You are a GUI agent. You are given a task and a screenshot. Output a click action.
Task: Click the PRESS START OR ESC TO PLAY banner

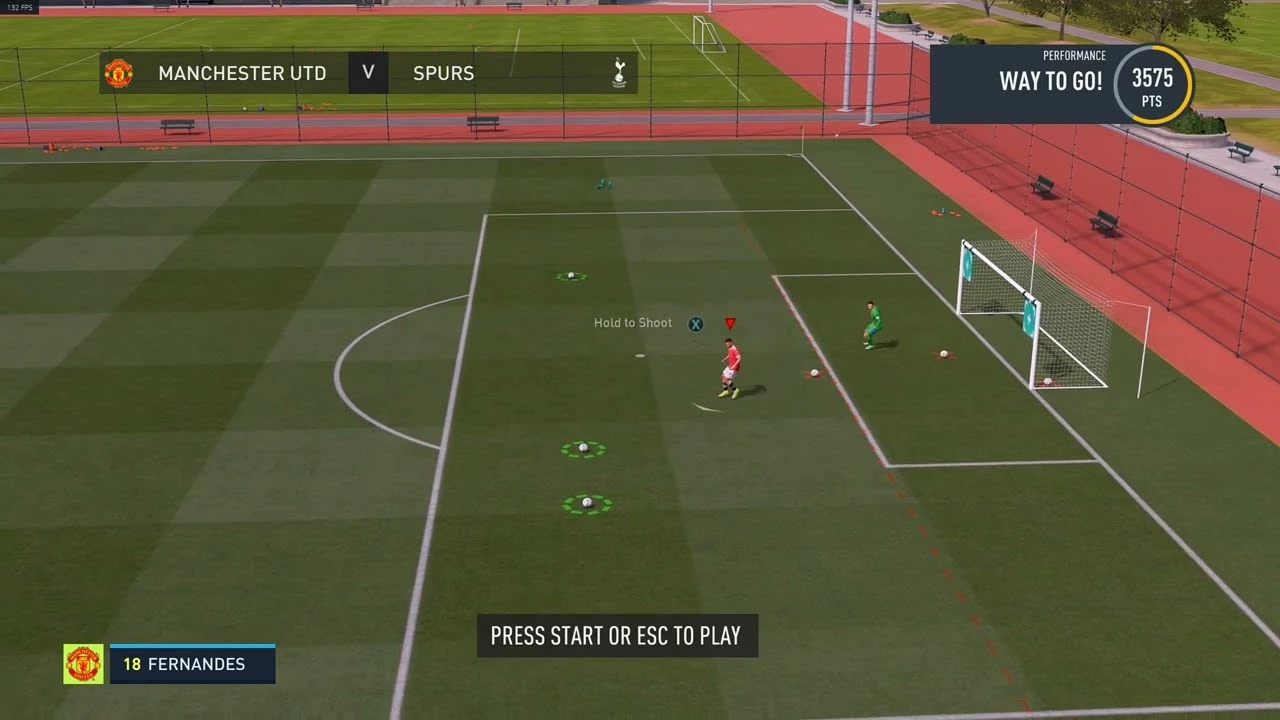(x=616, y=635)
